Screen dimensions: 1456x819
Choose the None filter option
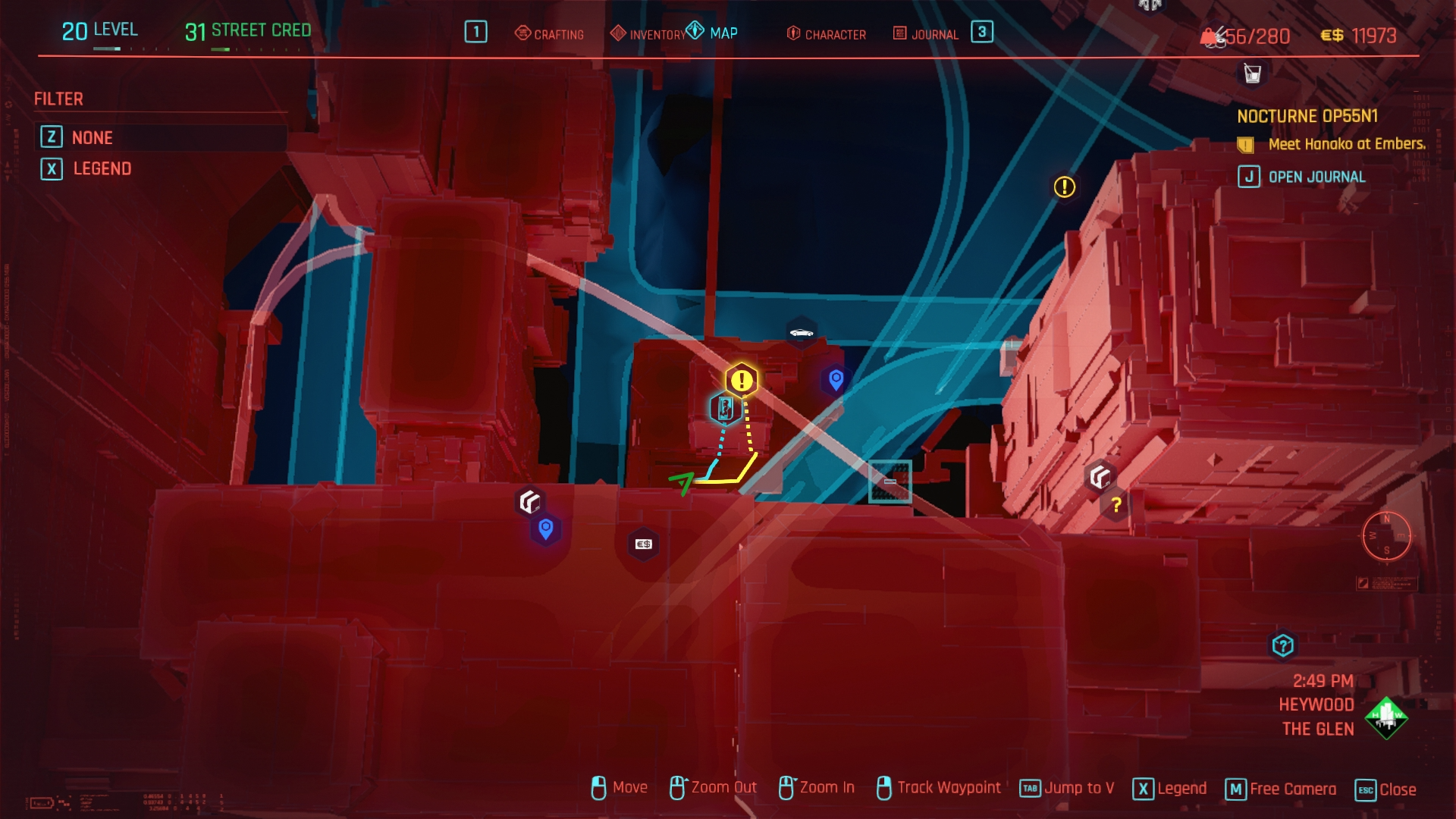tap(92, 138)
